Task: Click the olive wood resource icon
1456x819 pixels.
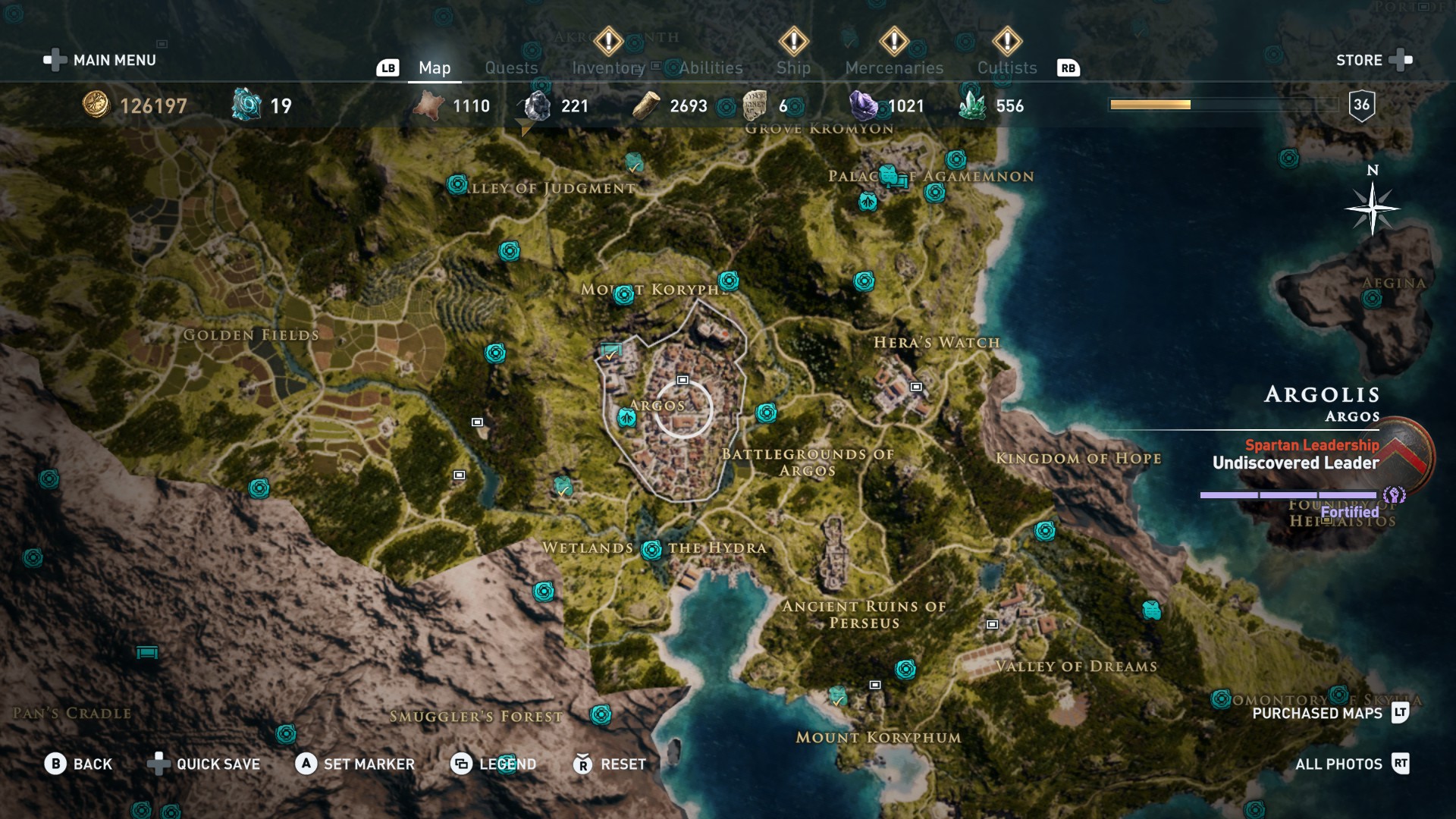Action: 645,106
